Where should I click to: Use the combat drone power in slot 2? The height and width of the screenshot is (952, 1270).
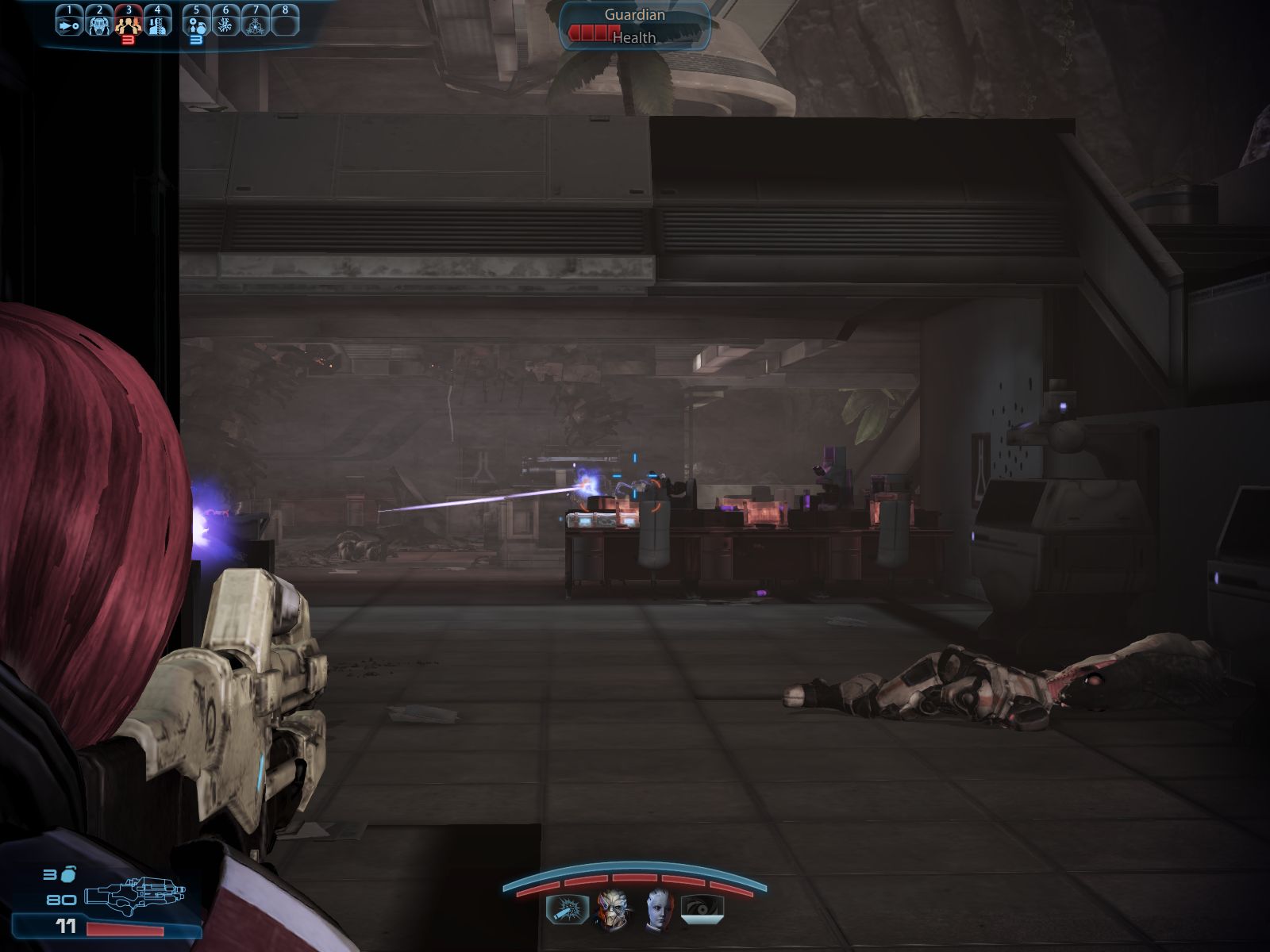point(99,24)
